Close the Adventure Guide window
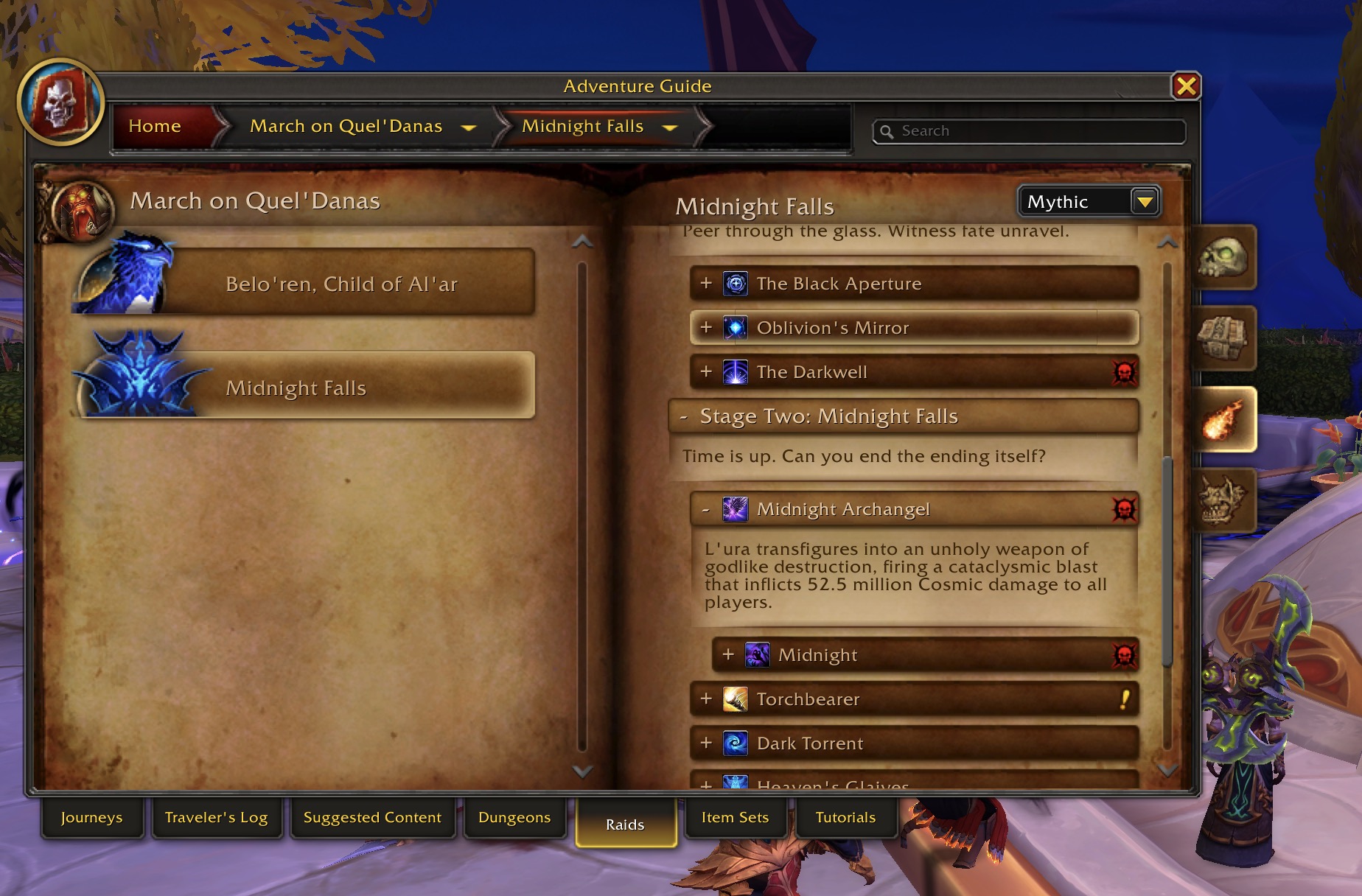The width and height of the screenshot is (1362, 896). 1186,86
